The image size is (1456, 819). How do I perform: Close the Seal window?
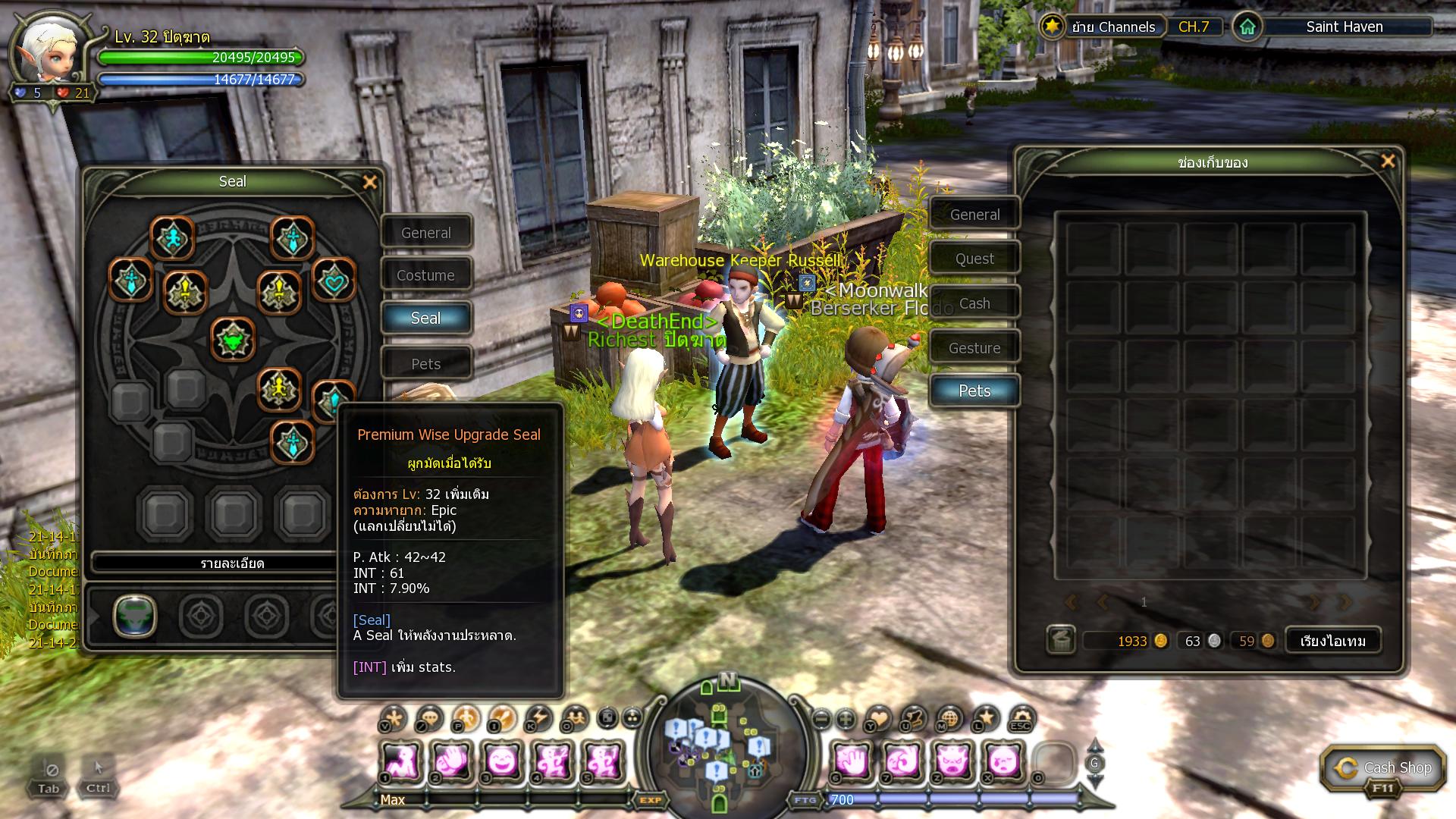point(370,182)
